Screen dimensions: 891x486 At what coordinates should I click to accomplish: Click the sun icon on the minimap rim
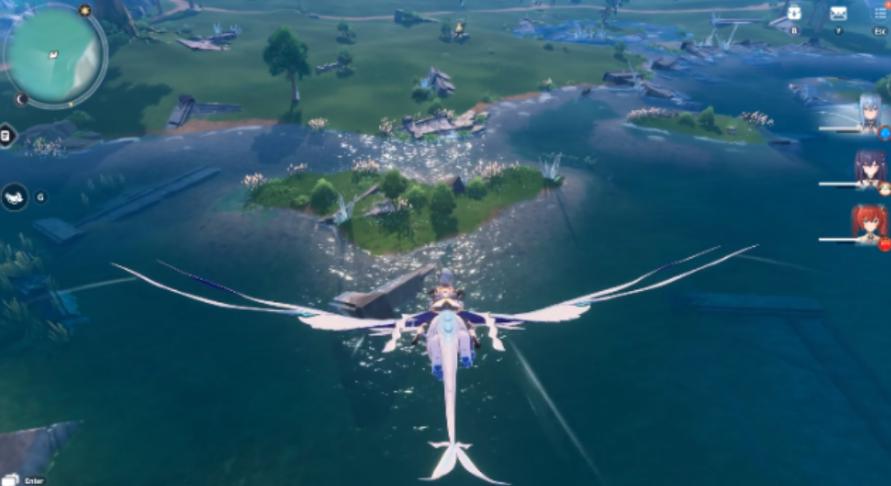coord(85,11)
